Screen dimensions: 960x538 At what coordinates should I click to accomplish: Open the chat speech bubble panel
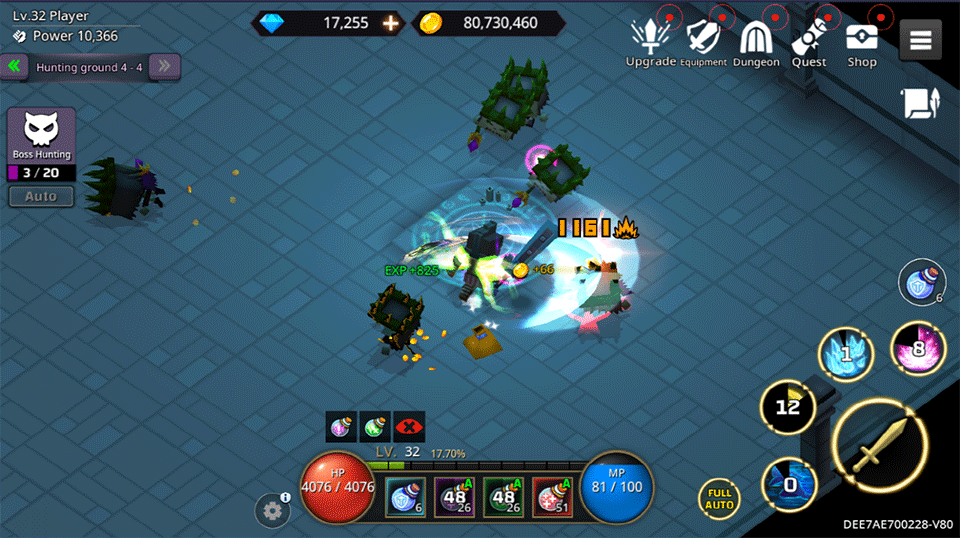(x=921, y=104)
